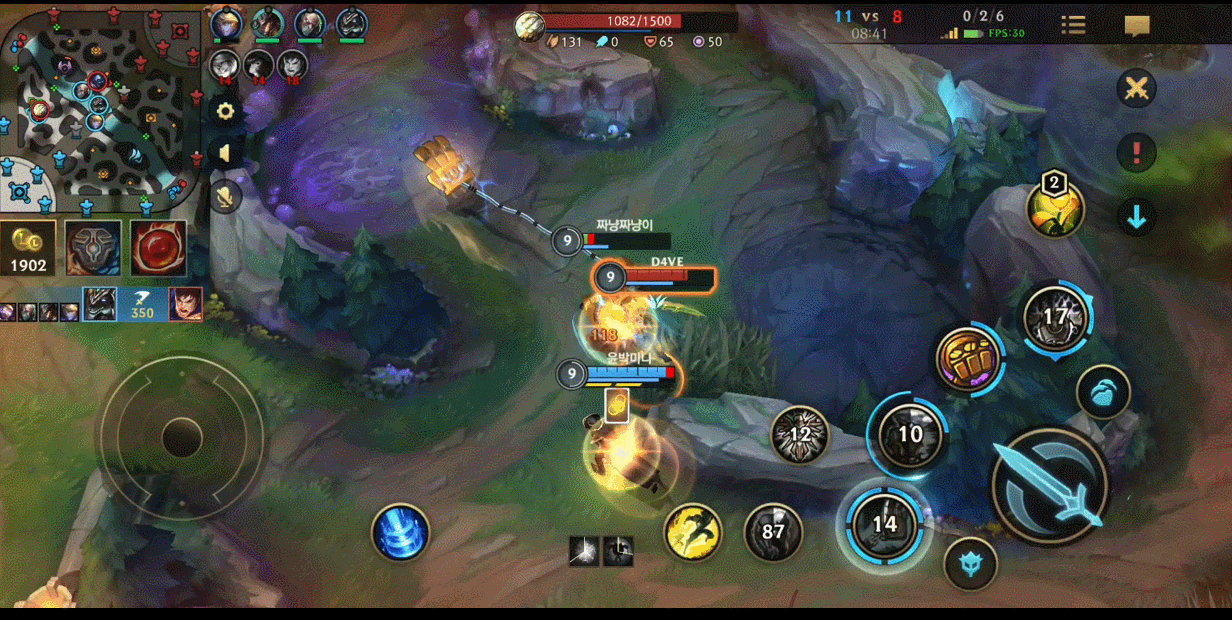The image size is (1232, 620).
Task: Use the yellow summoner spell icon
Action: 693,531
